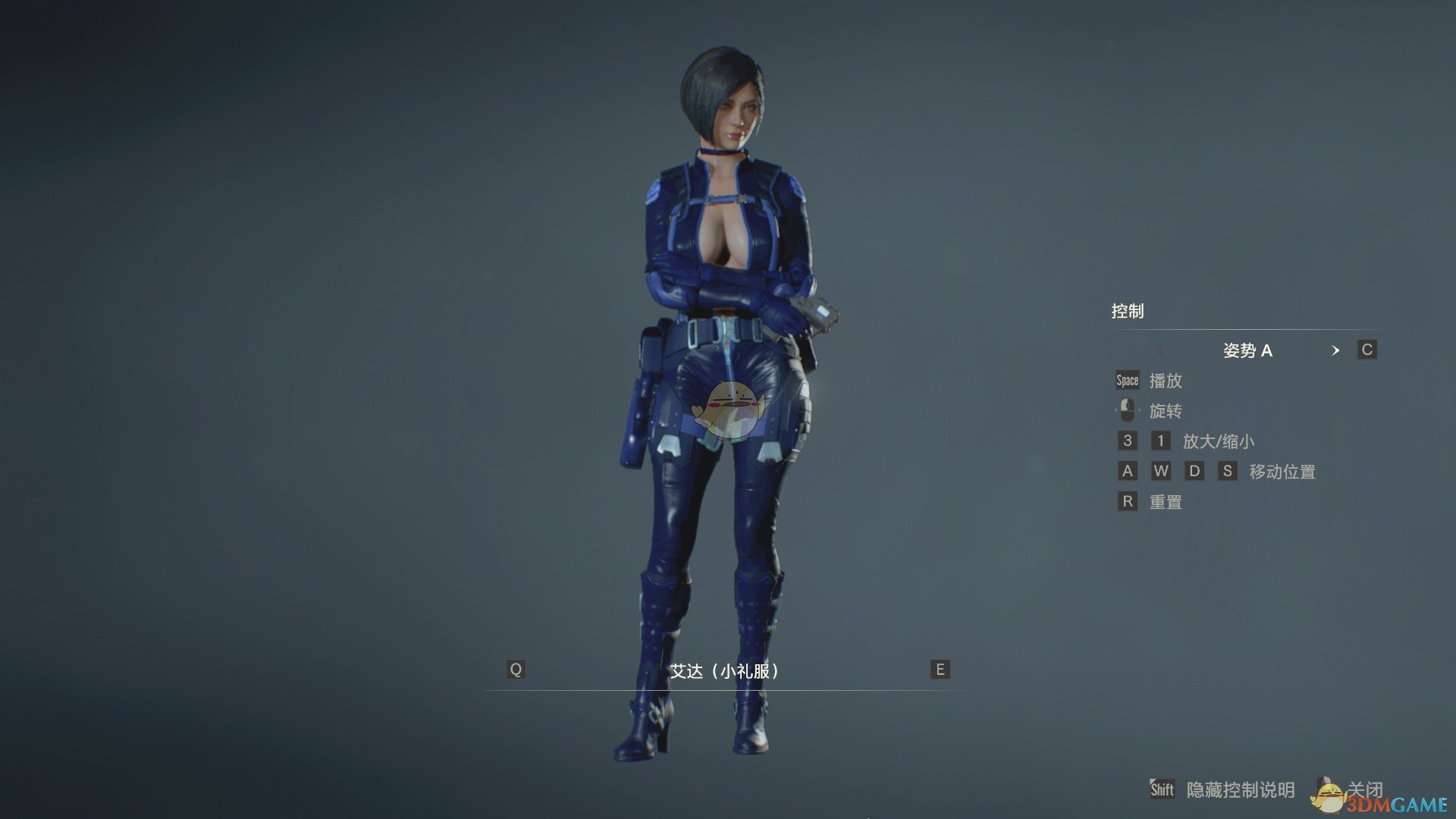Click the "1" key icon to zoom out
This screenshot has width=1456, height=819.
[1161, 441]
